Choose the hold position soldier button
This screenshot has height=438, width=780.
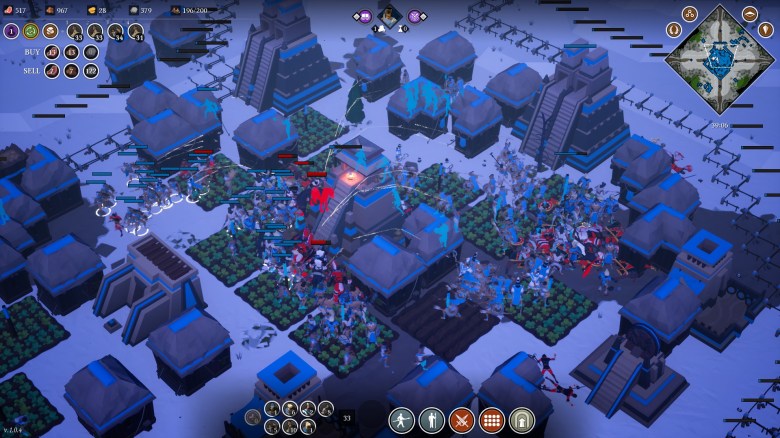tap(432, 420)
